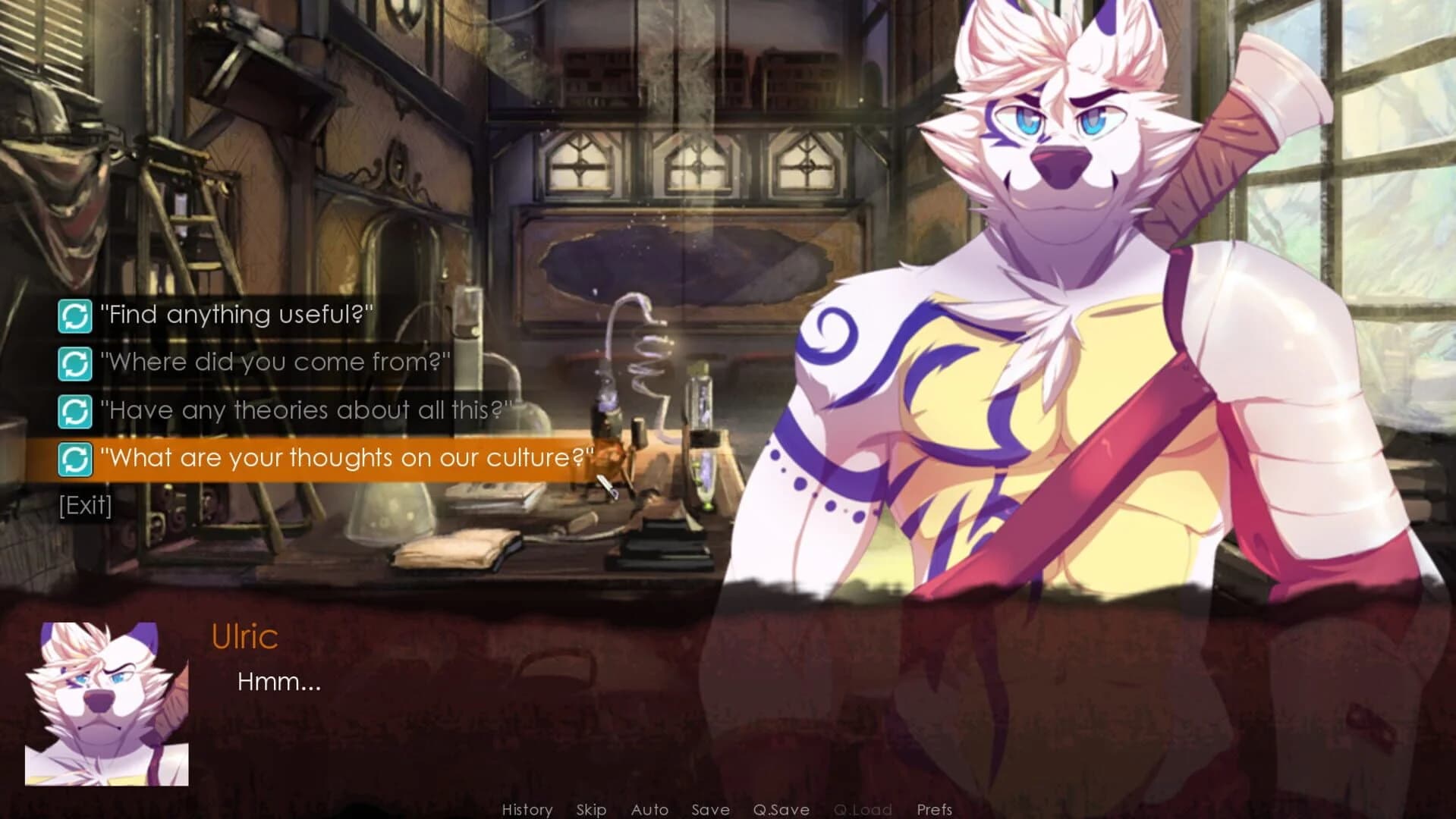Open the dialogue History screen

click(528, 809)
